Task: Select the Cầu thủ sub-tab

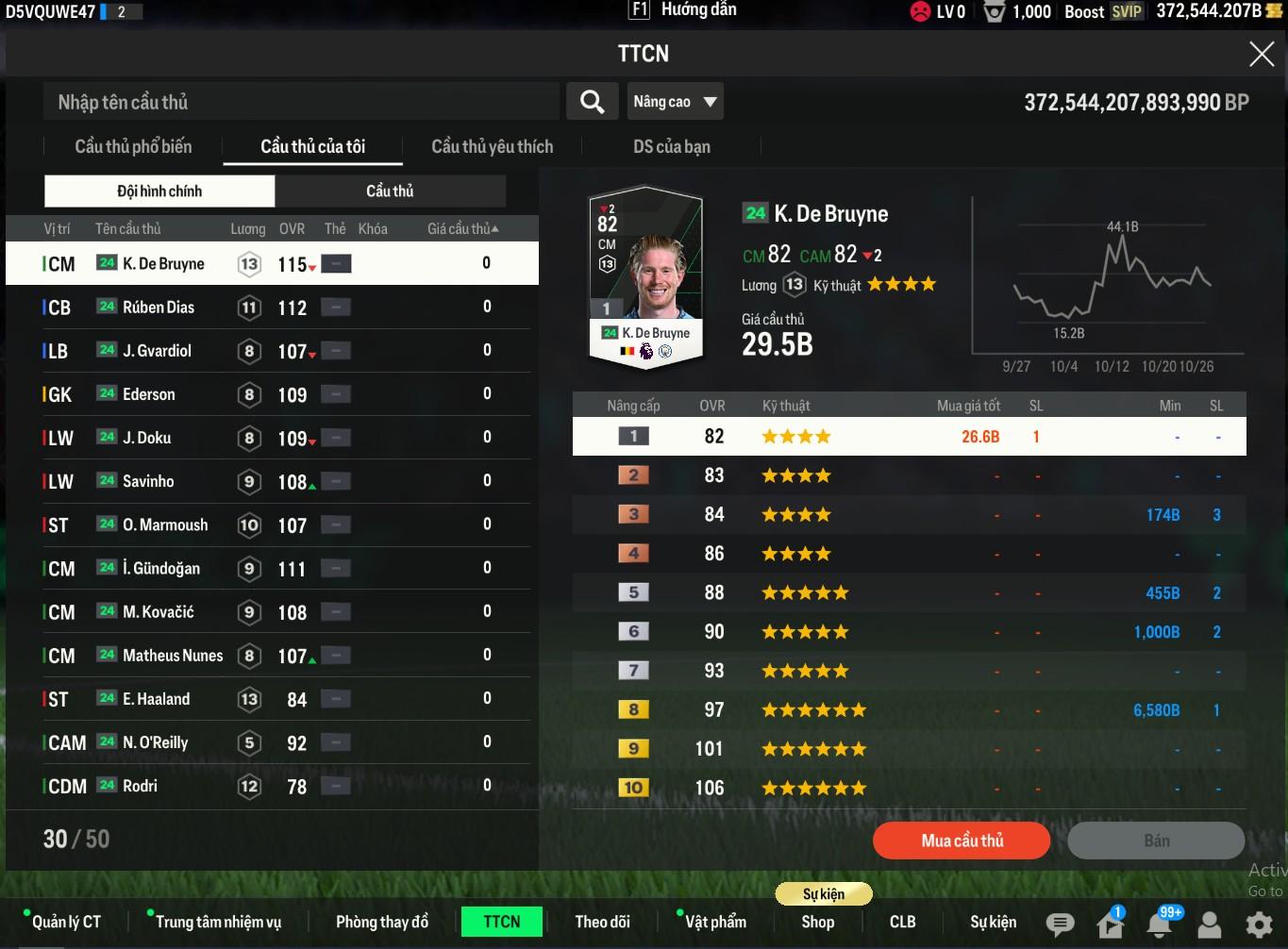Action: click(x=390, y=191)
